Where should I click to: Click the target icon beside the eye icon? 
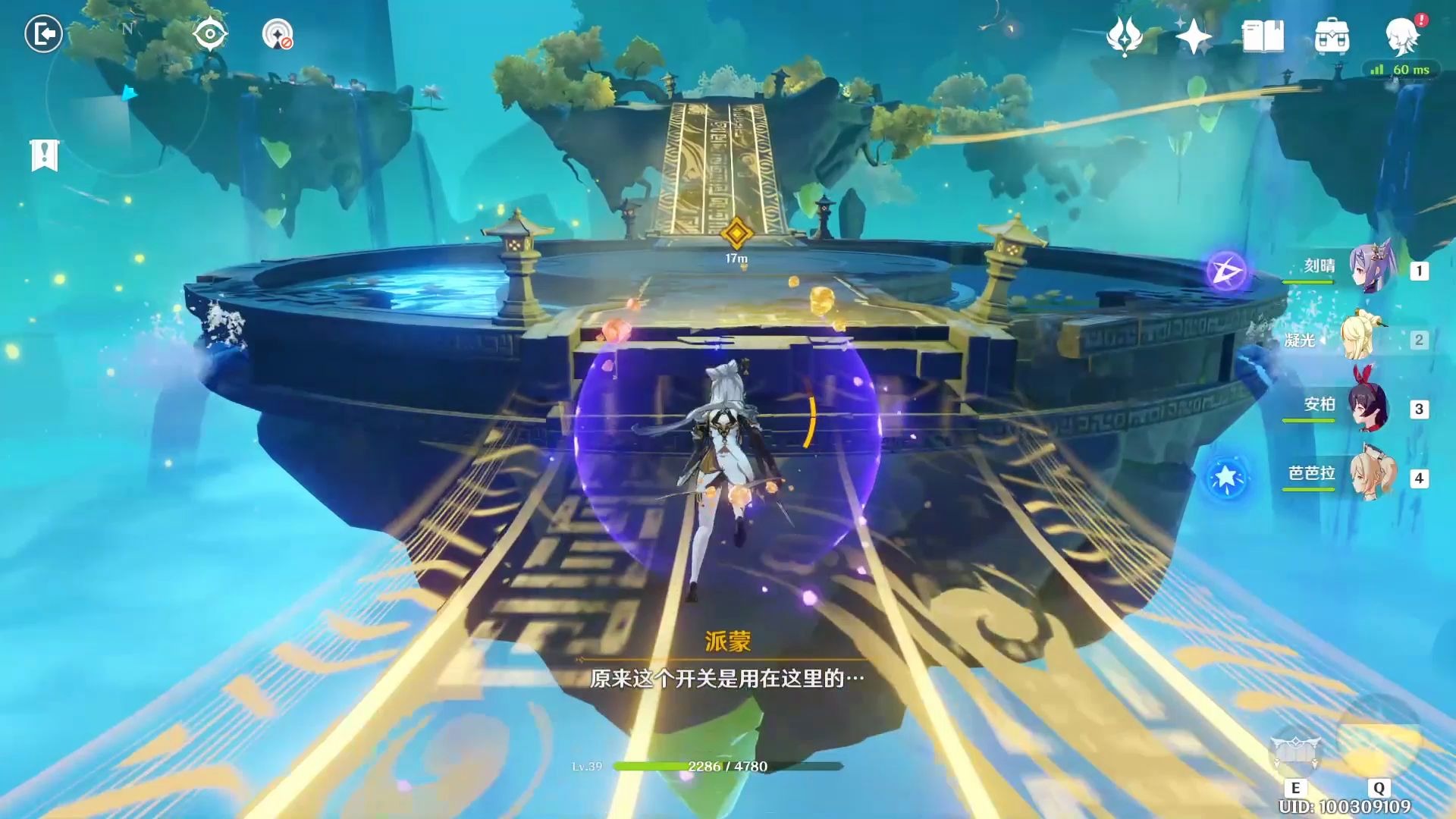click(x=278, y=35)
